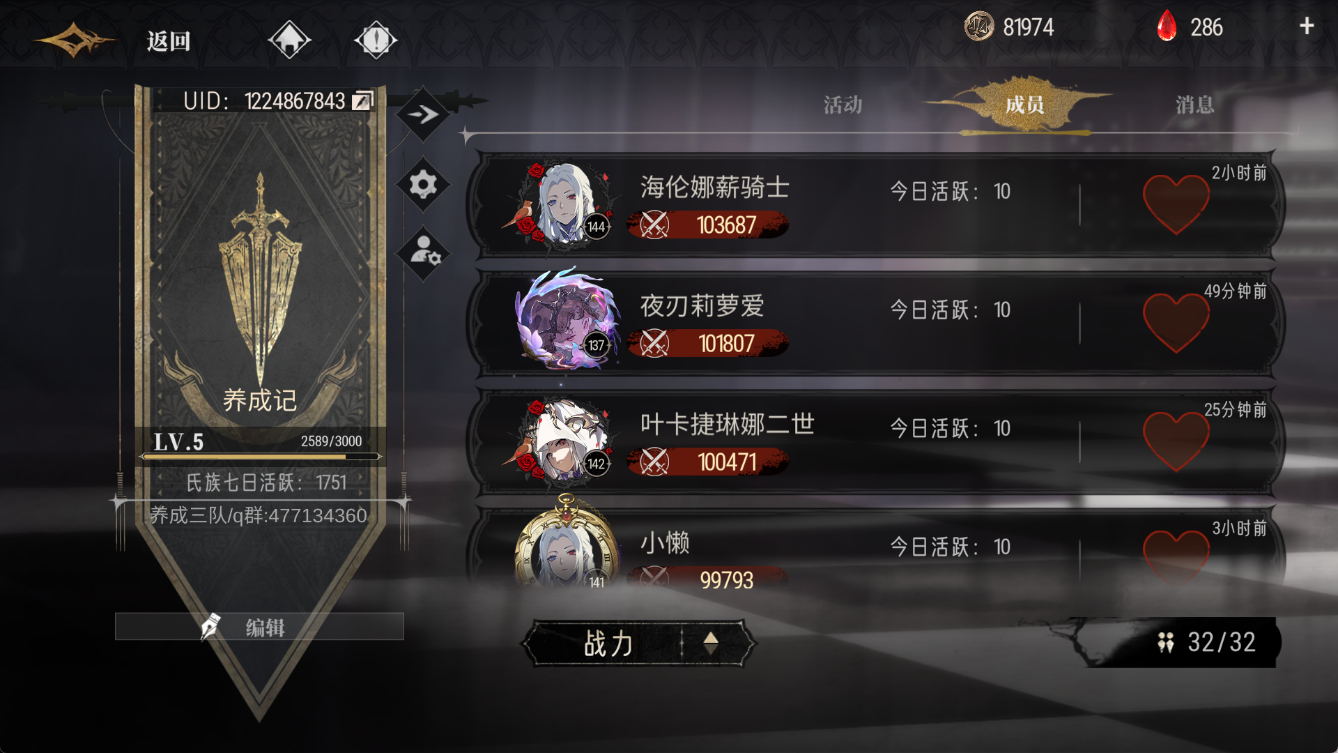Click the 编辑 button under the banner
Viewport: 1338px width, 753px height.
[x=259, y=624]
